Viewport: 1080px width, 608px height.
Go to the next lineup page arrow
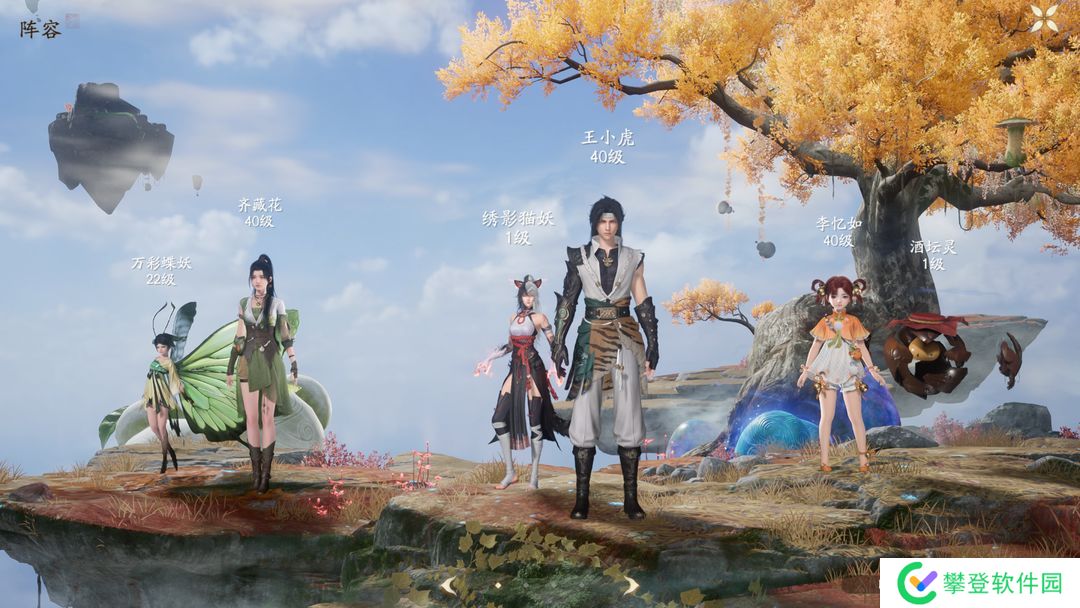click(x=631, y=585)
